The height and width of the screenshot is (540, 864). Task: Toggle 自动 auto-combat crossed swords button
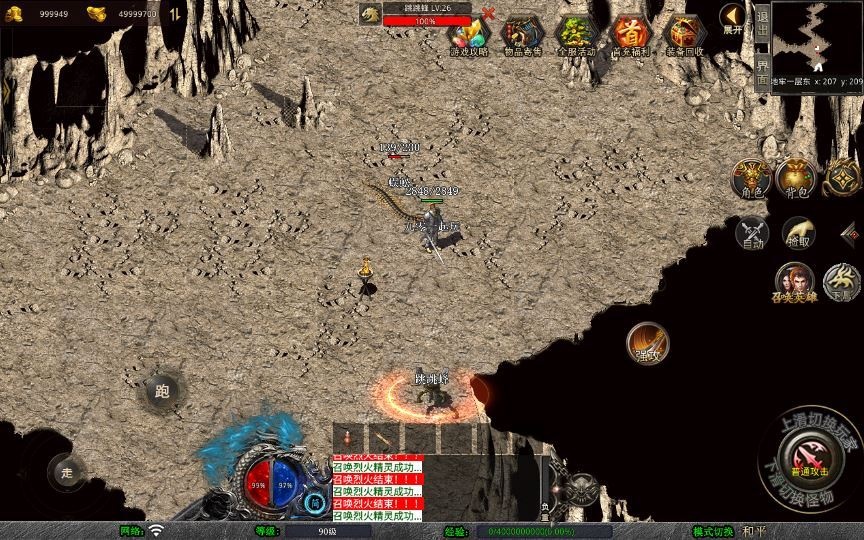click(751, 234)
